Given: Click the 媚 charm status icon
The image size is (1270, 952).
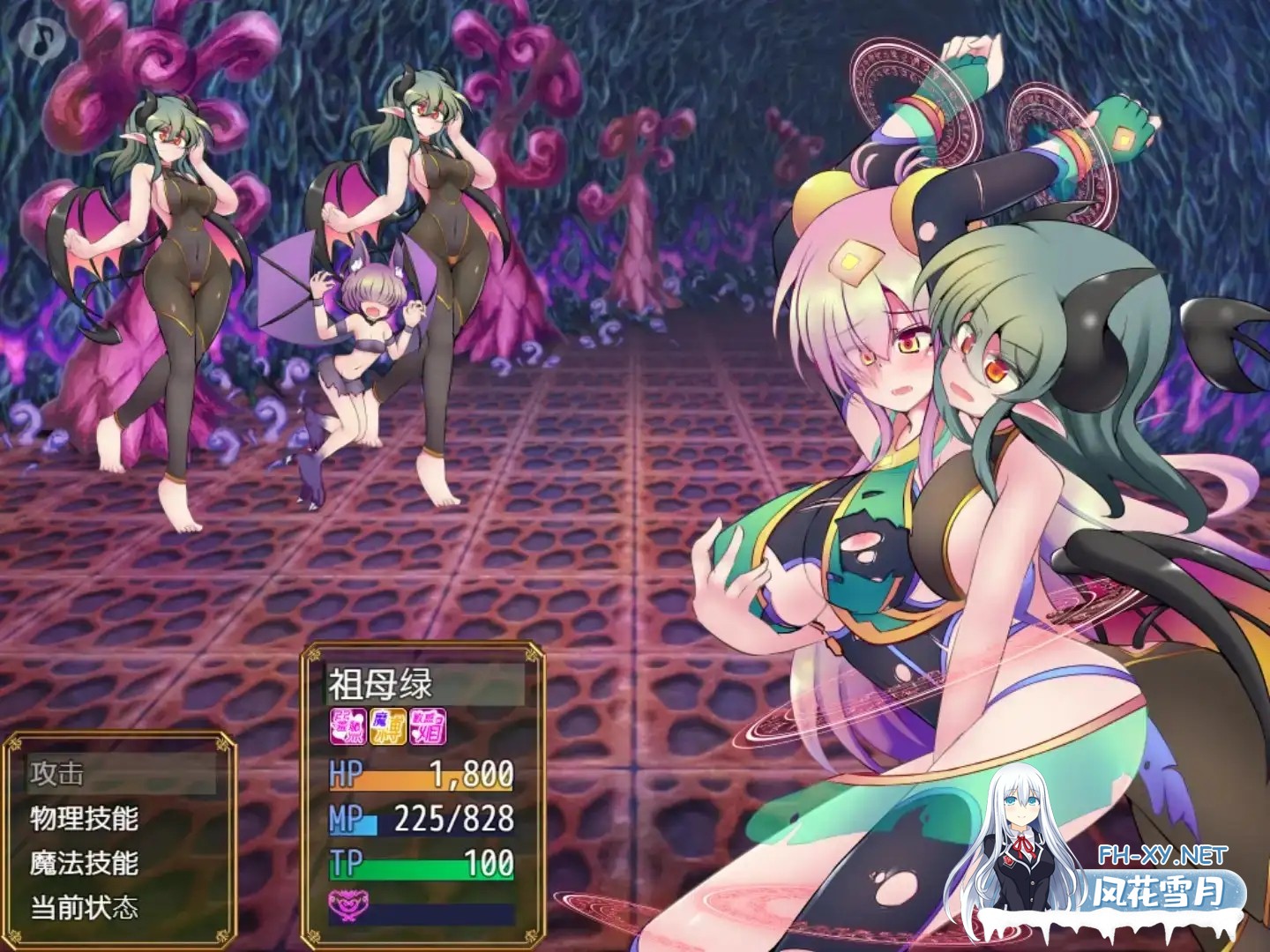Looking at the screenshot, I should pos(427,727).
